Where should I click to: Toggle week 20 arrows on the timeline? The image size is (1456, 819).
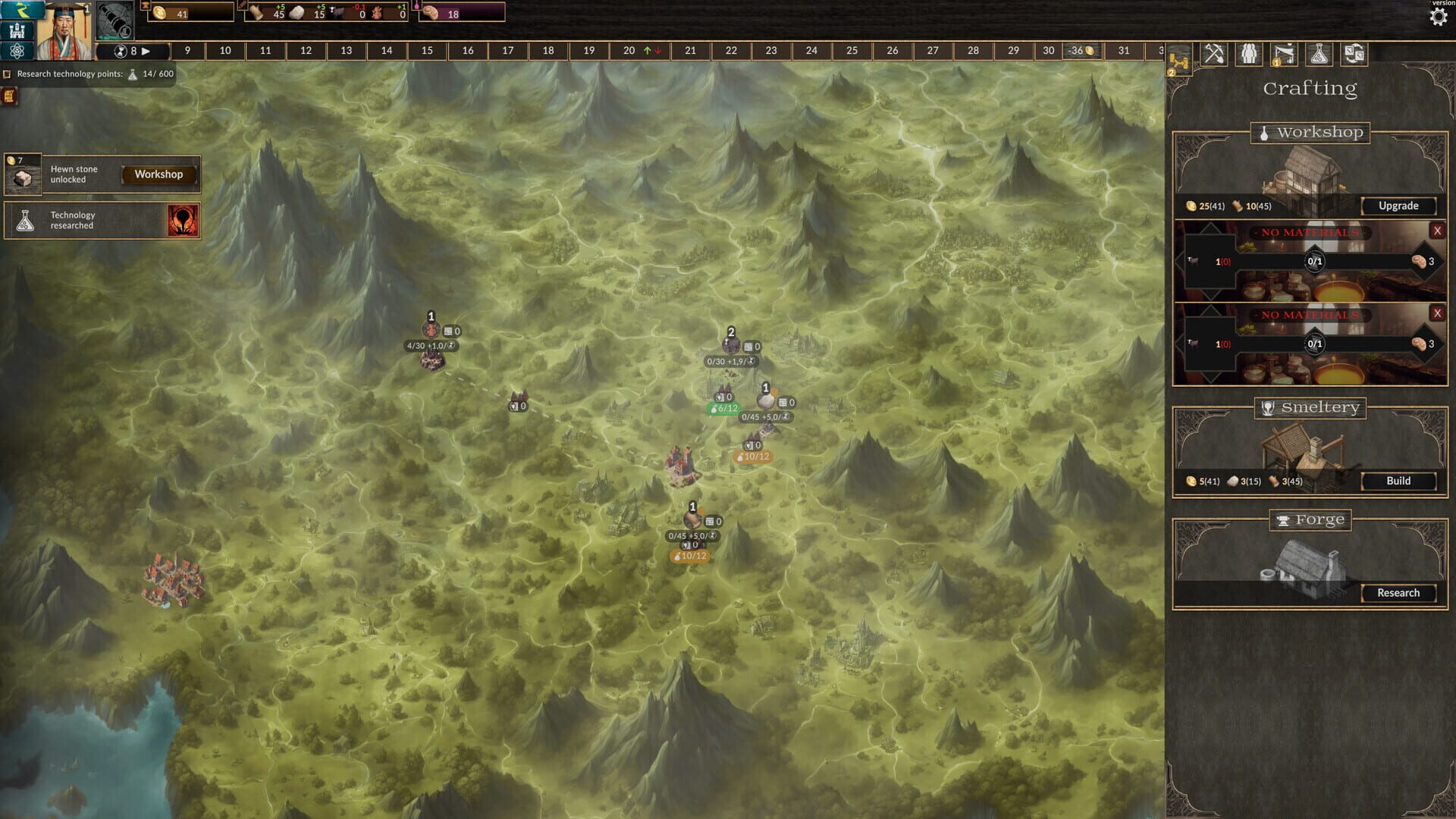coord(651,51)
